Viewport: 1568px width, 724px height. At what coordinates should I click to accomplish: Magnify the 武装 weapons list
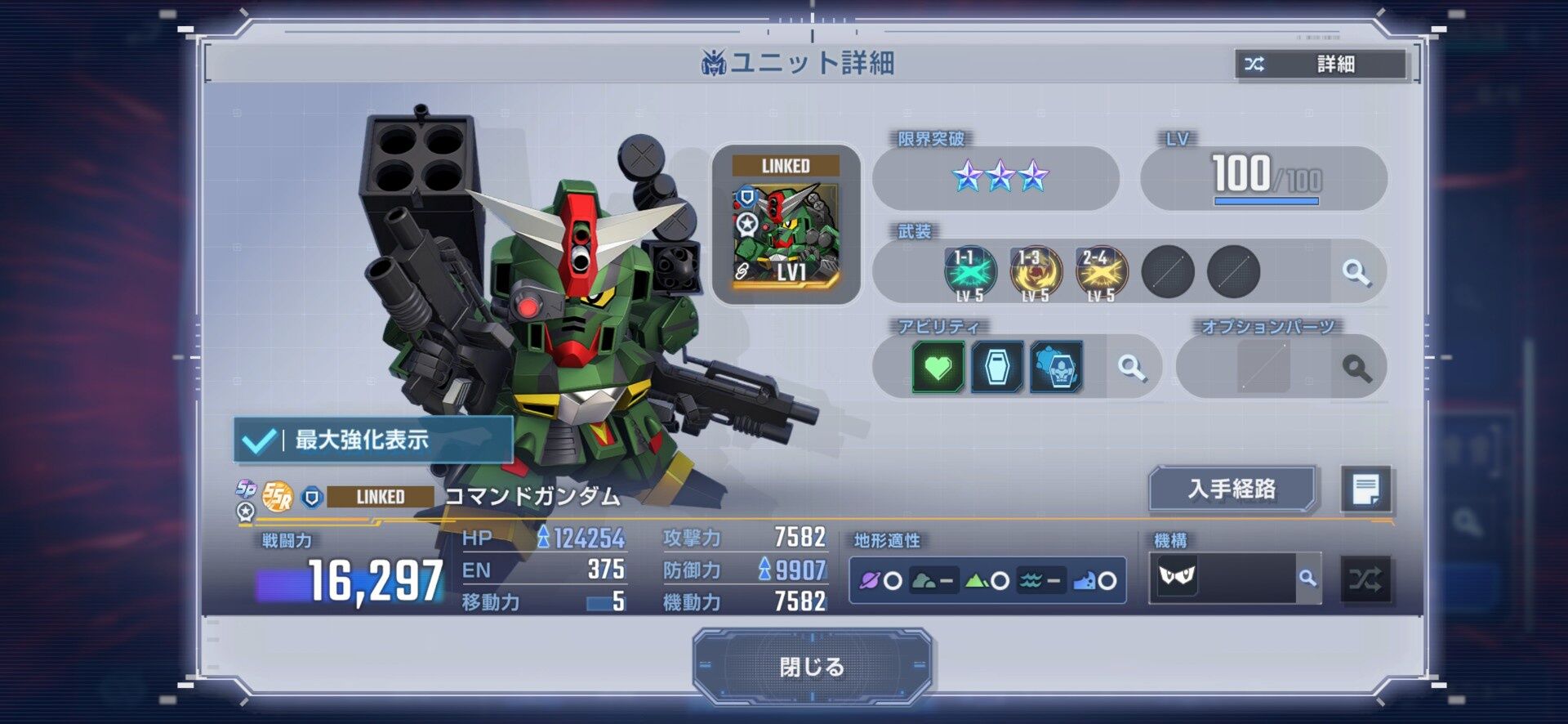click(x=1356, y=272)
